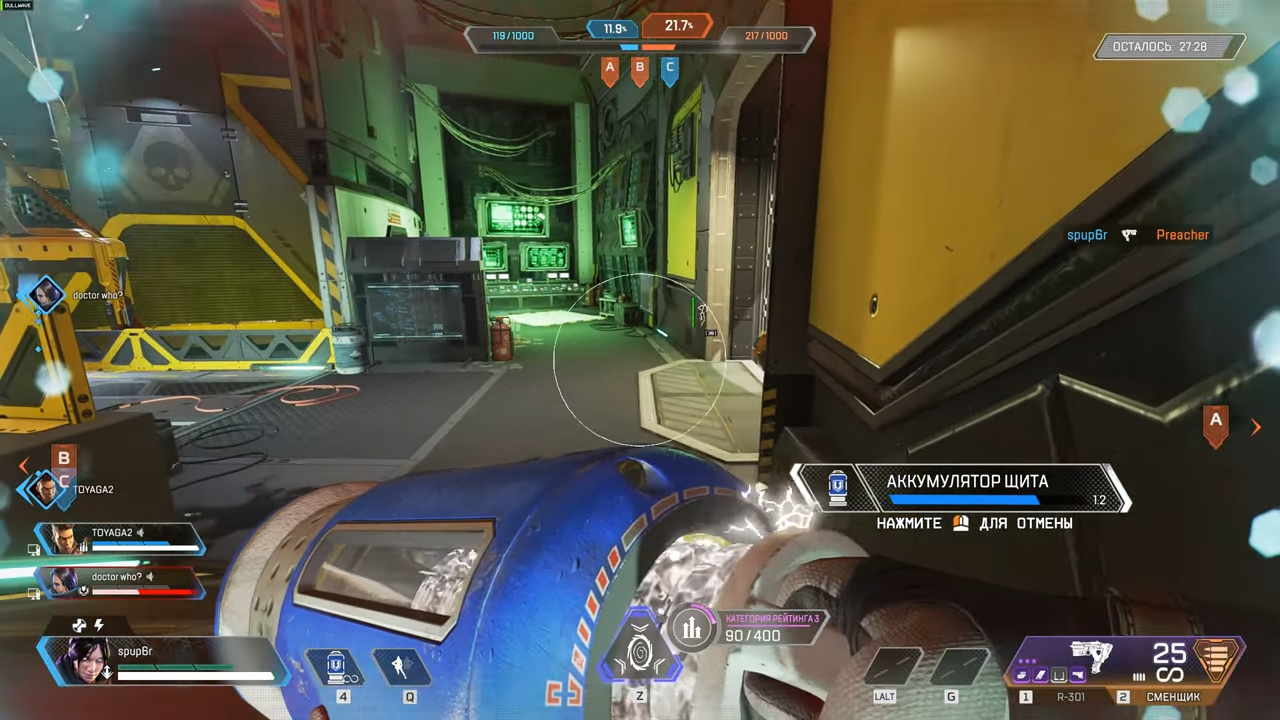Select capture point A at top
This screenshot has height=720, width=1280.
coord(609,70)
